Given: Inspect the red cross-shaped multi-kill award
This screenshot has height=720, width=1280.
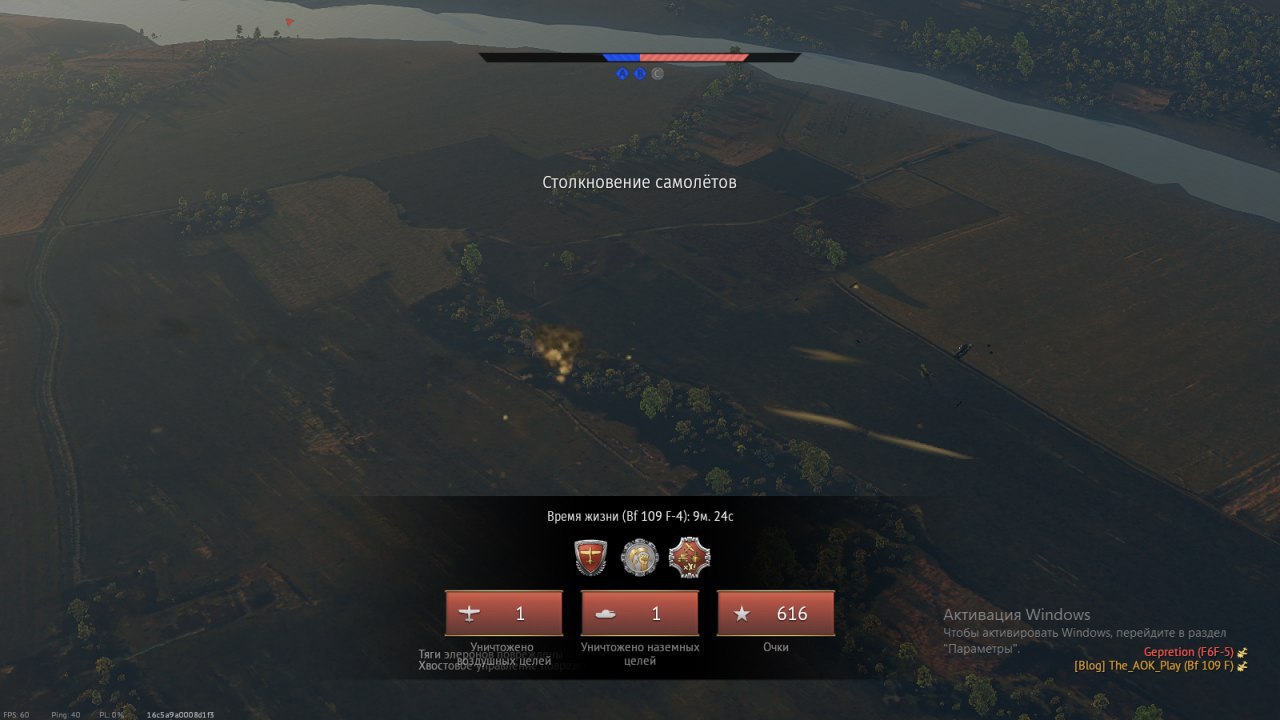Looking at the screenshot, I should click(x=689, y=557).
